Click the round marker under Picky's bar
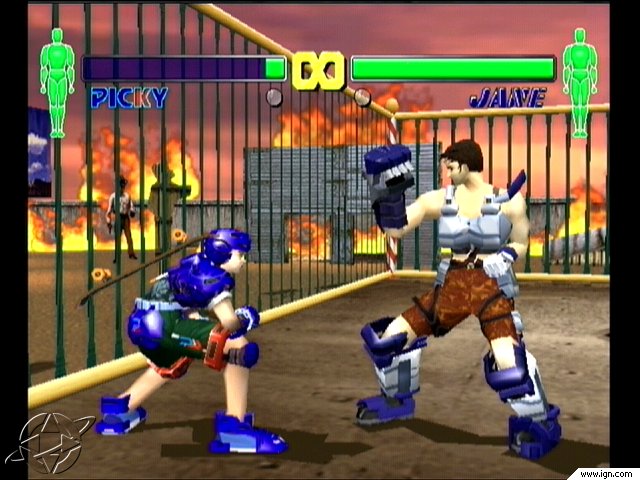Viewport: 640px width, 480px height. (x=273, y=97)
